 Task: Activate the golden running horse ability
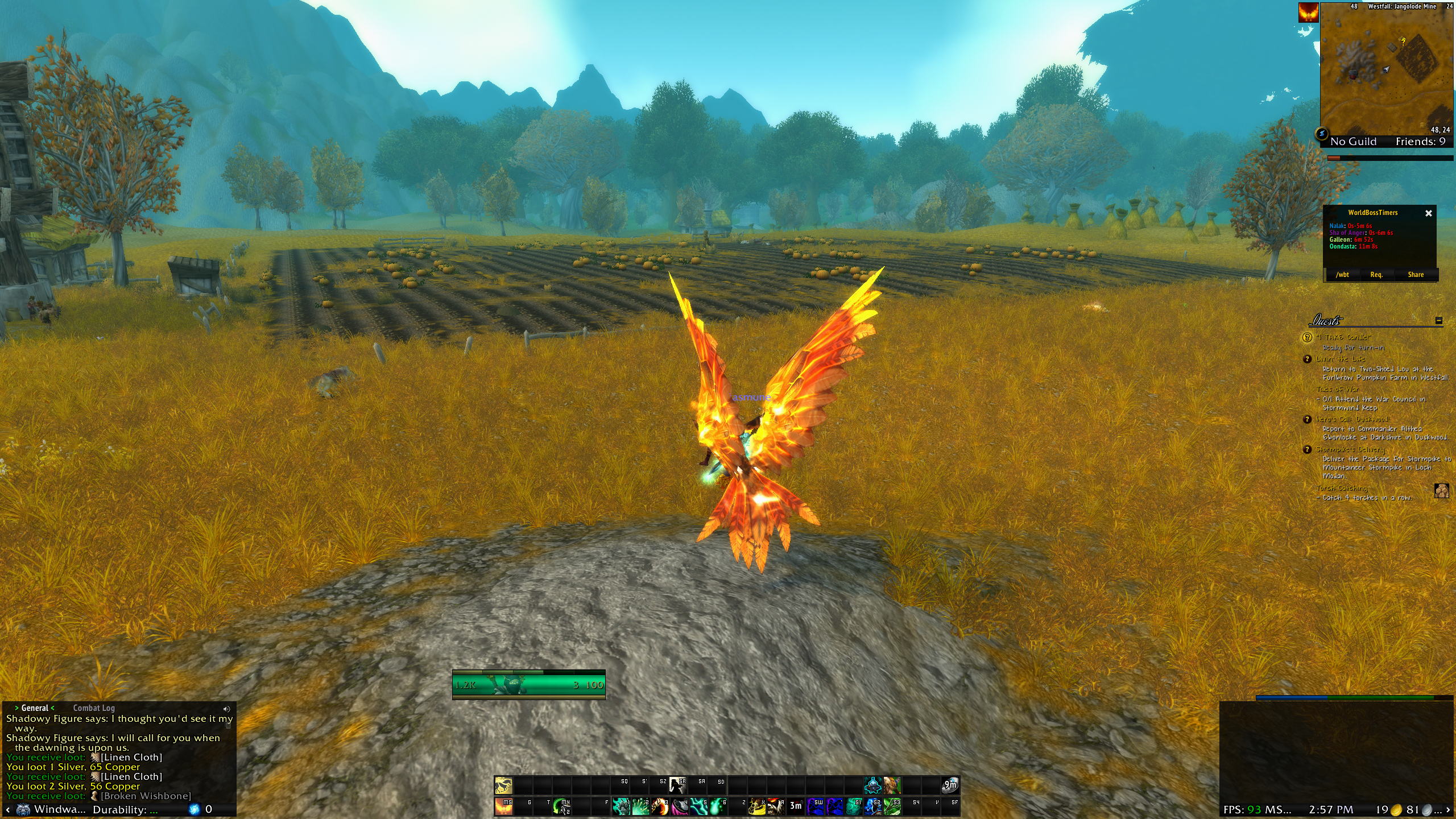tap(503, 785)
